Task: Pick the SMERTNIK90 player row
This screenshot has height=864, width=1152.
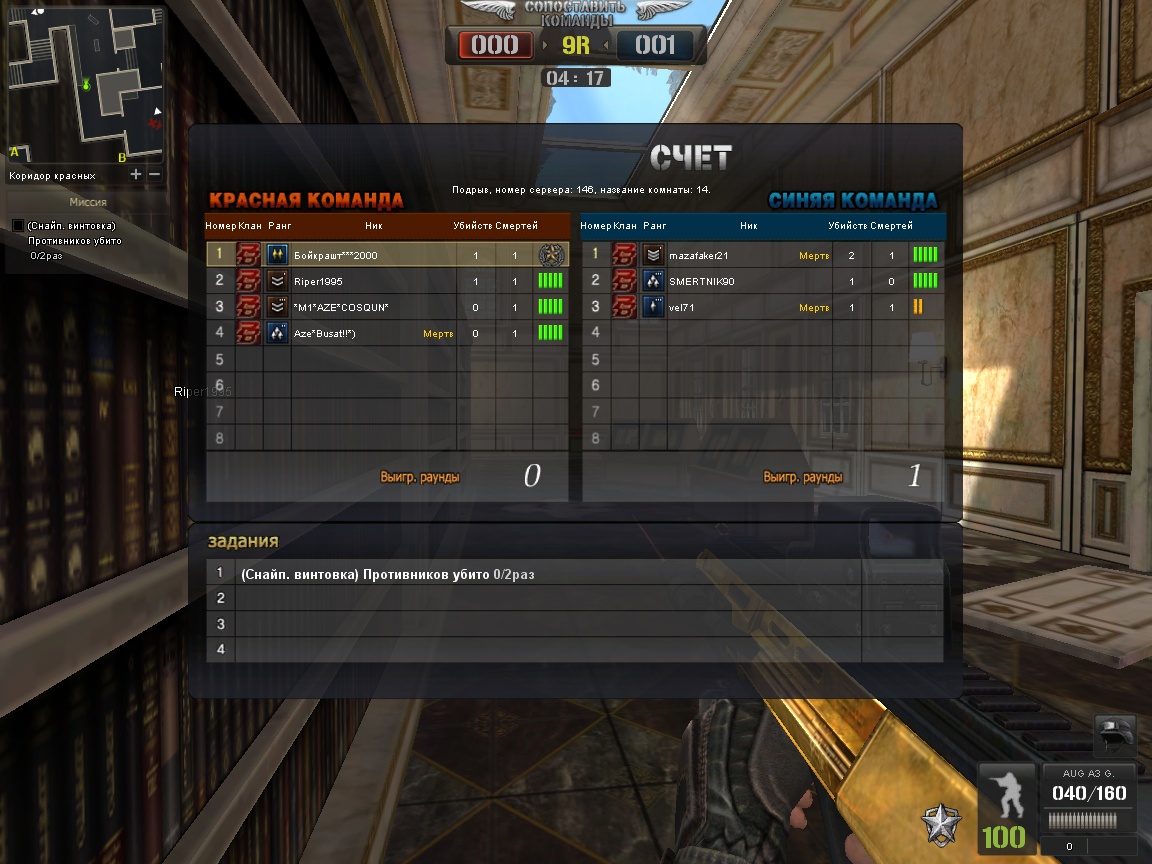Action: 762,281
